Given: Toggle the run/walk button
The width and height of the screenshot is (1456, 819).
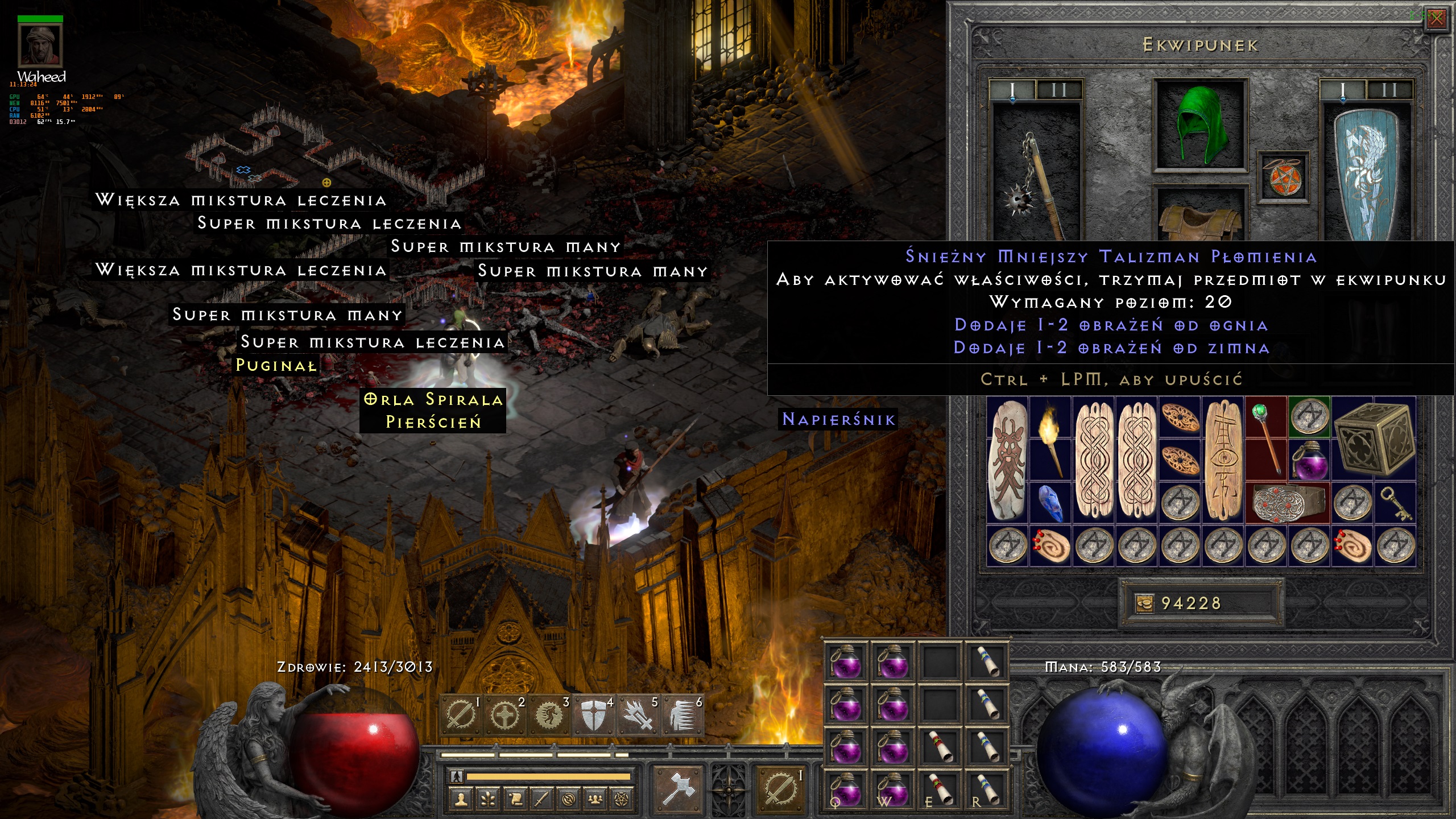Looking at the screenshot, I should (x=457, y=776).
